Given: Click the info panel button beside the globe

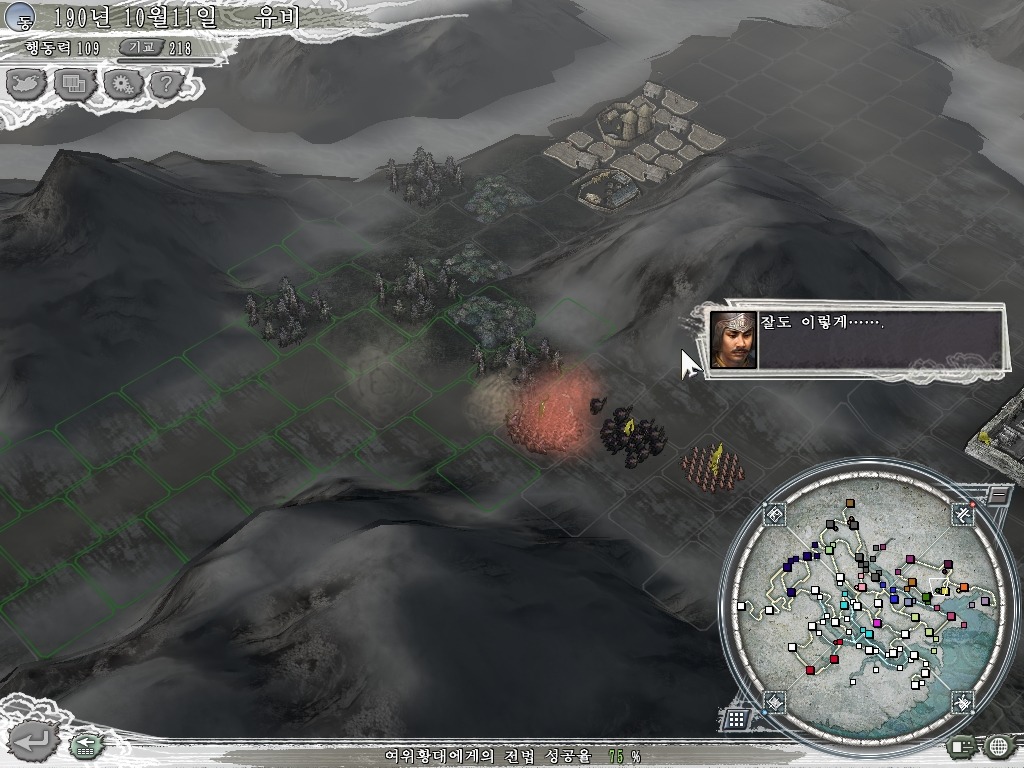Looking at the screenshot, I should point(962,745).
